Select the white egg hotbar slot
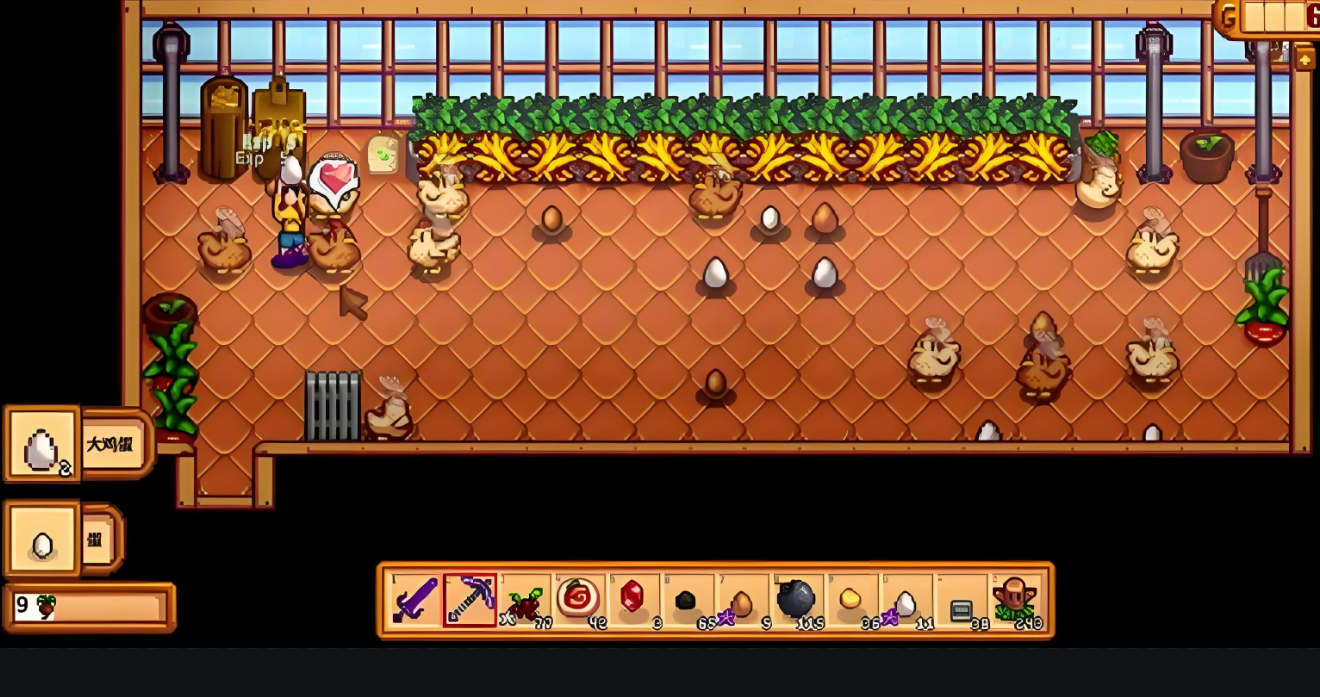 coord(905,600)
